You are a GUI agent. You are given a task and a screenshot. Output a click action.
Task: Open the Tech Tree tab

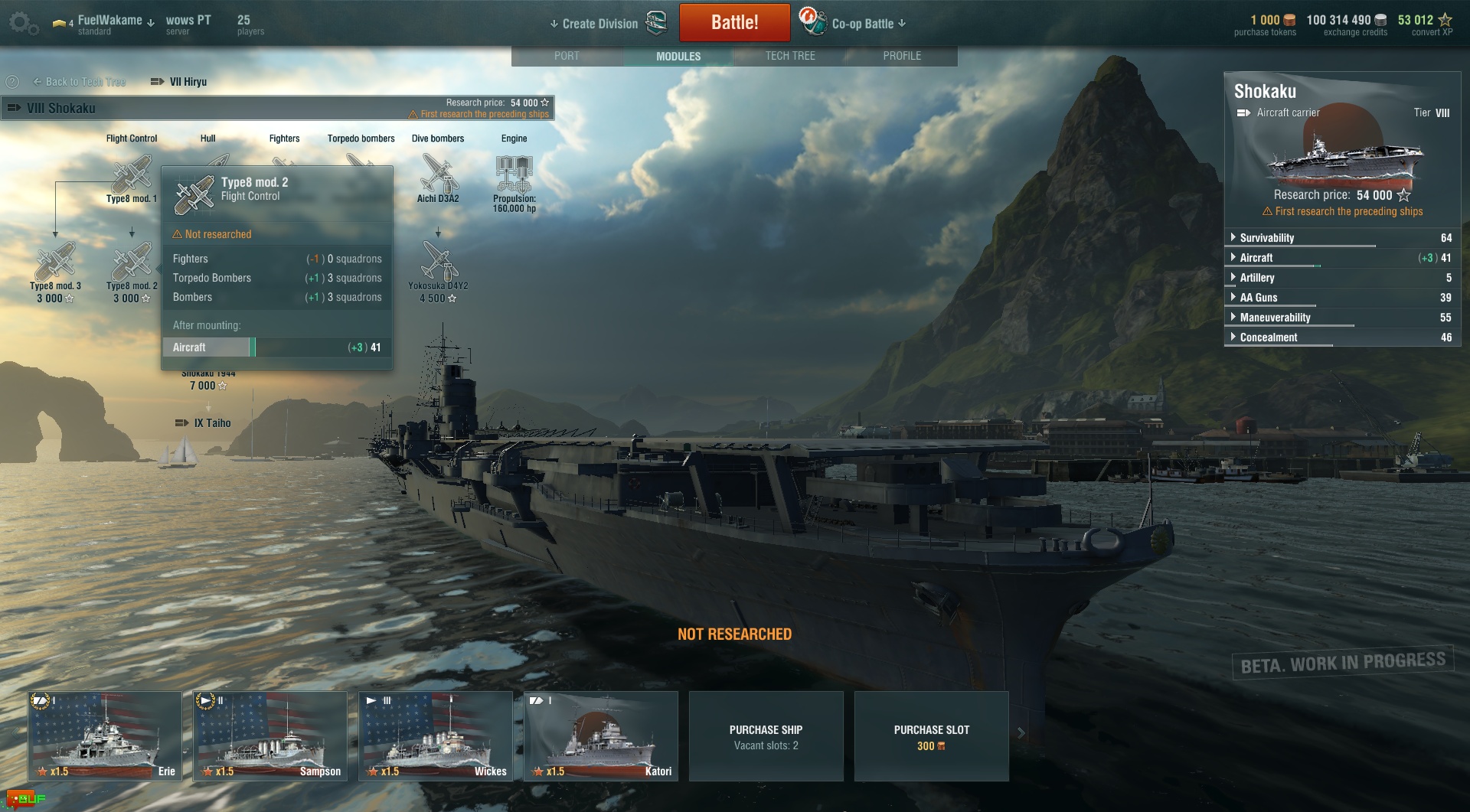790,56
